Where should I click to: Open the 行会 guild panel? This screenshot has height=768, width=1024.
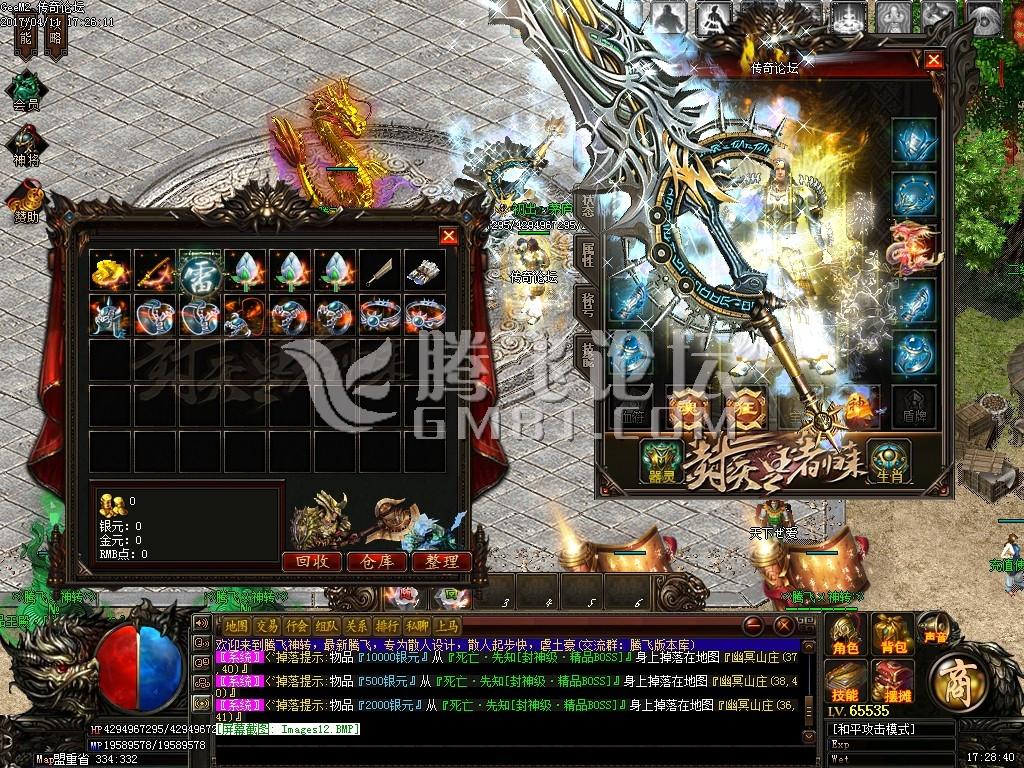point(297,625)
